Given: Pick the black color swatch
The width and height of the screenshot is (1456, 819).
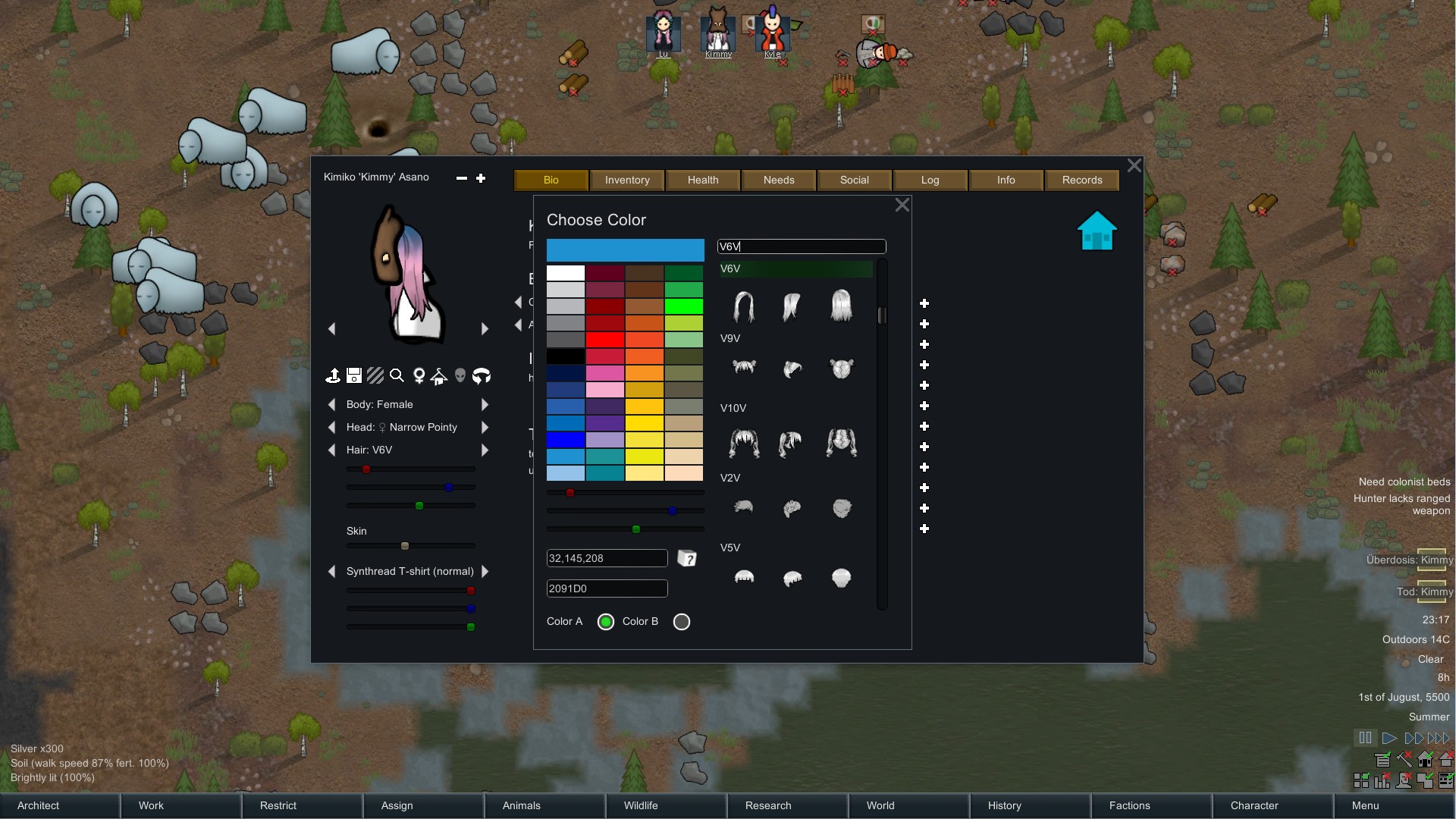Looking at the screenshot, I should [566, 356].
